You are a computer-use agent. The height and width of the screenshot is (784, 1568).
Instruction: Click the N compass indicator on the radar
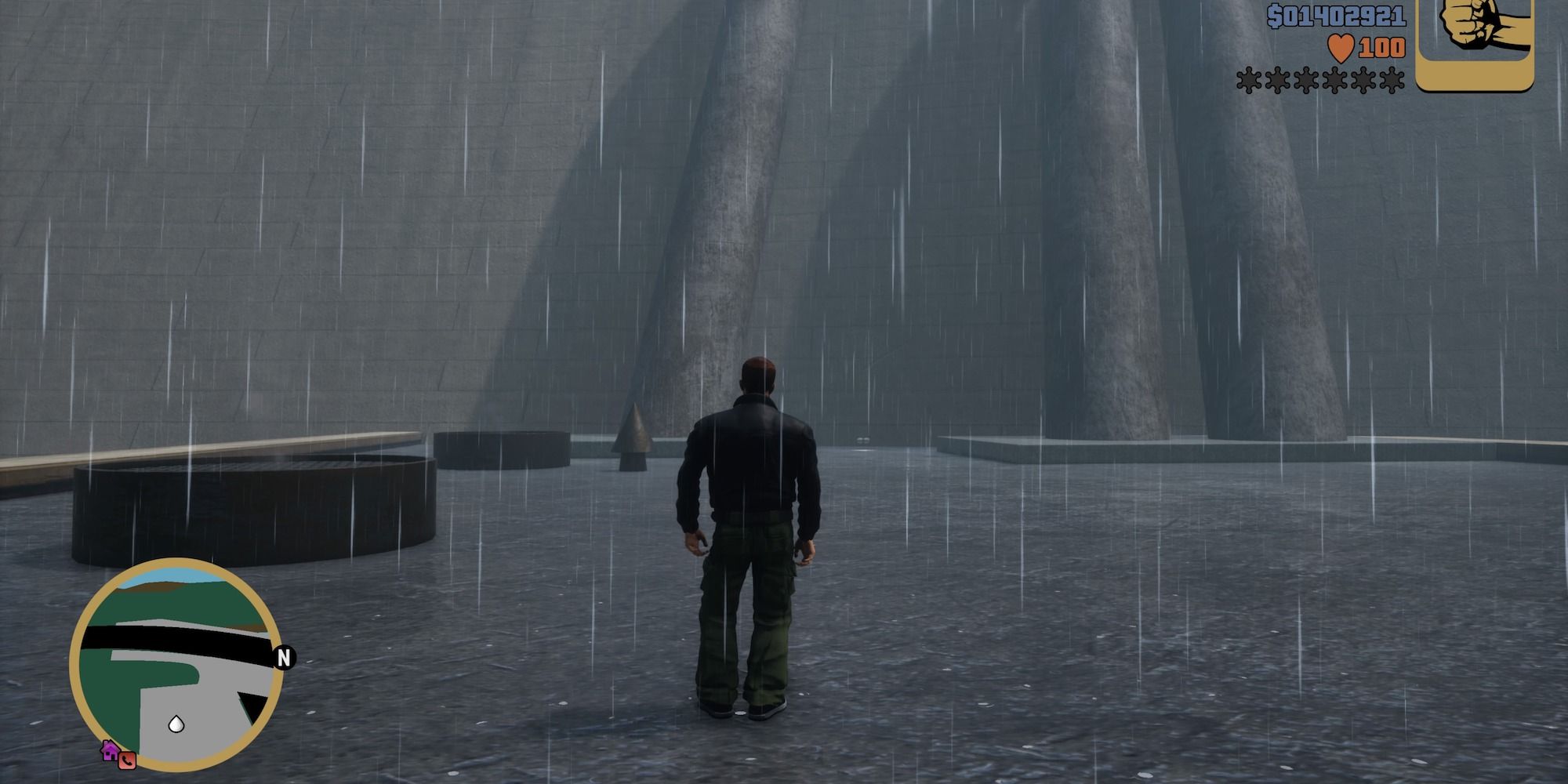click(284, 658)
